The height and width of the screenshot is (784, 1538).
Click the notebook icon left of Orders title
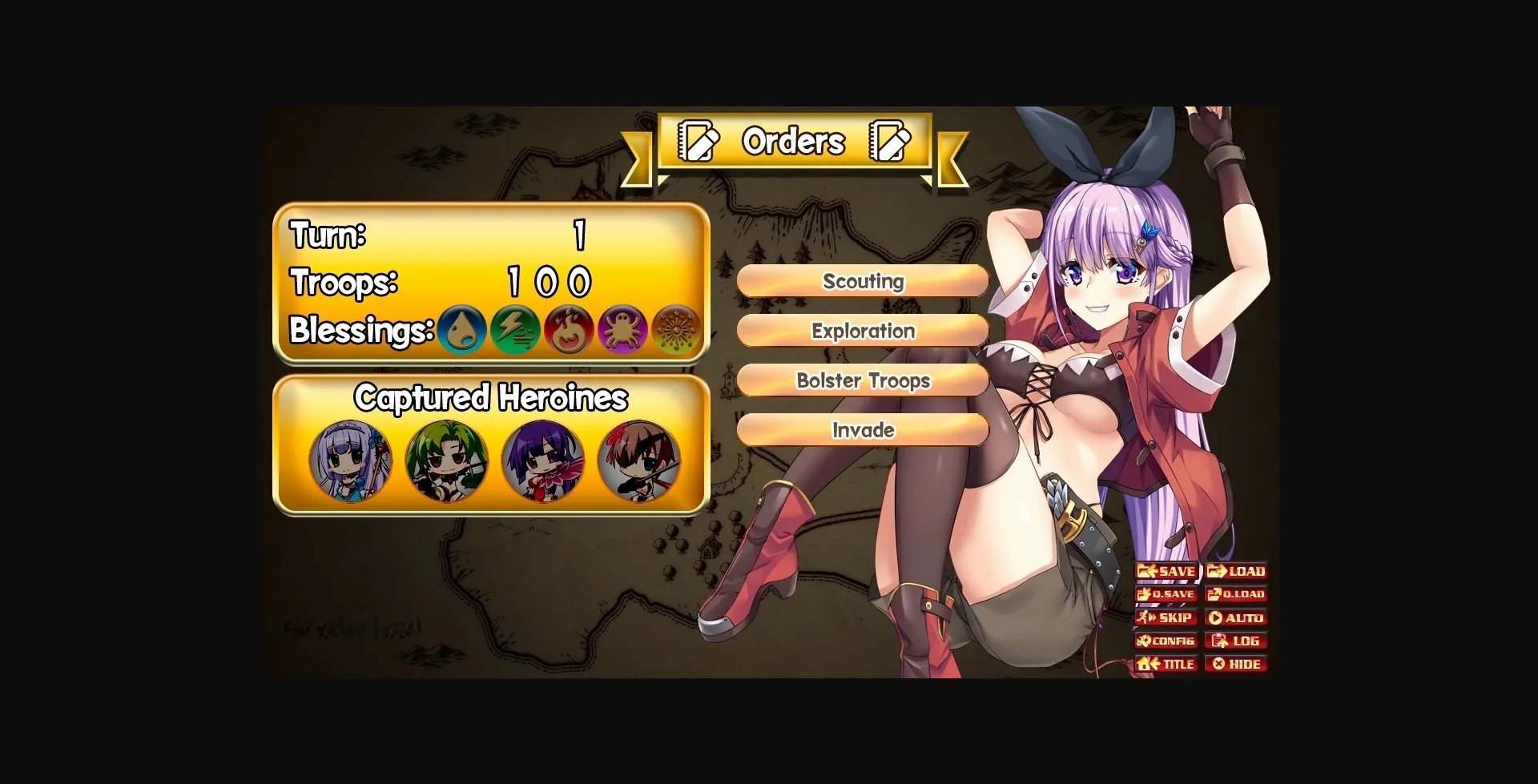[x=696, y=141]
